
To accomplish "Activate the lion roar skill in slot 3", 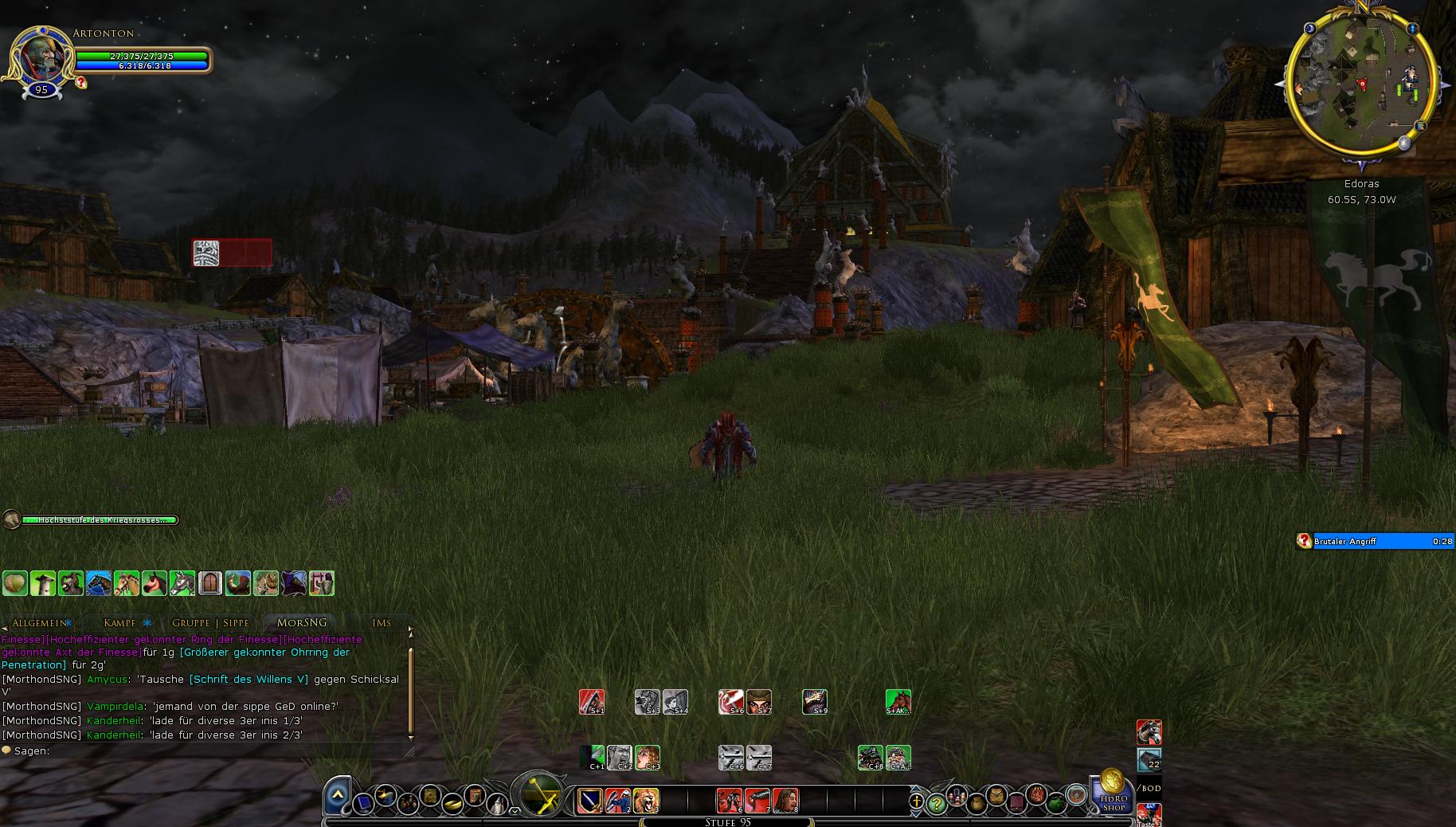I will tap(646, 800).
